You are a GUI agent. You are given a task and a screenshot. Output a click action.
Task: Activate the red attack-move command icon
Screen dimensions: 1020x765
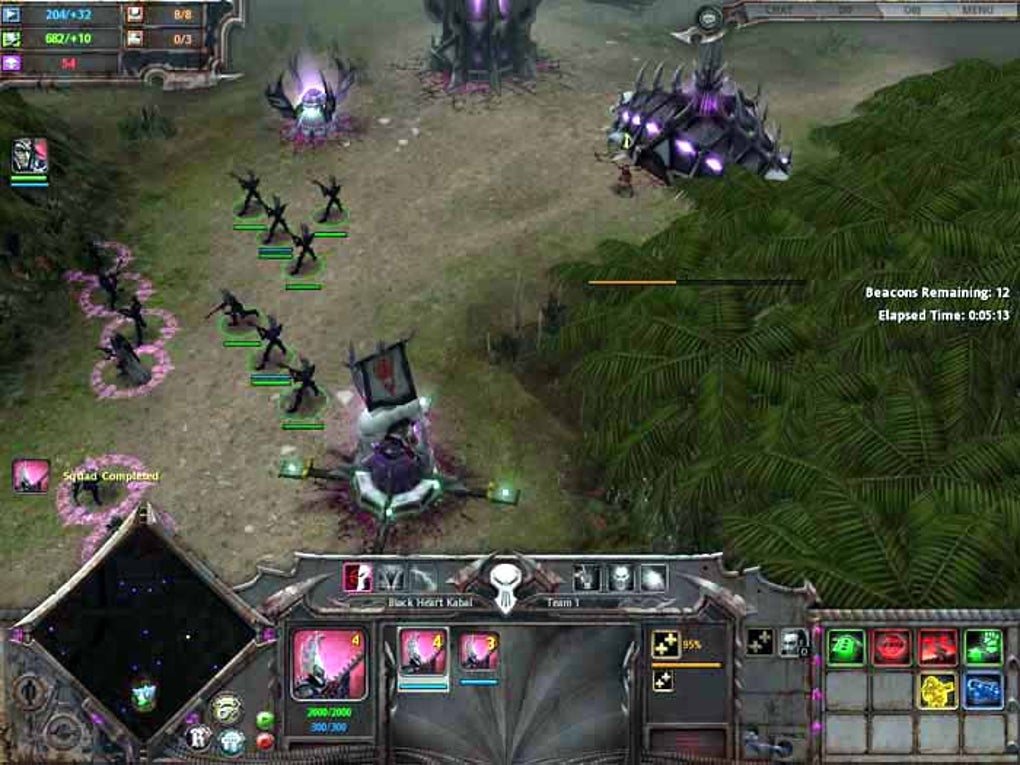[x=938, y=647]
